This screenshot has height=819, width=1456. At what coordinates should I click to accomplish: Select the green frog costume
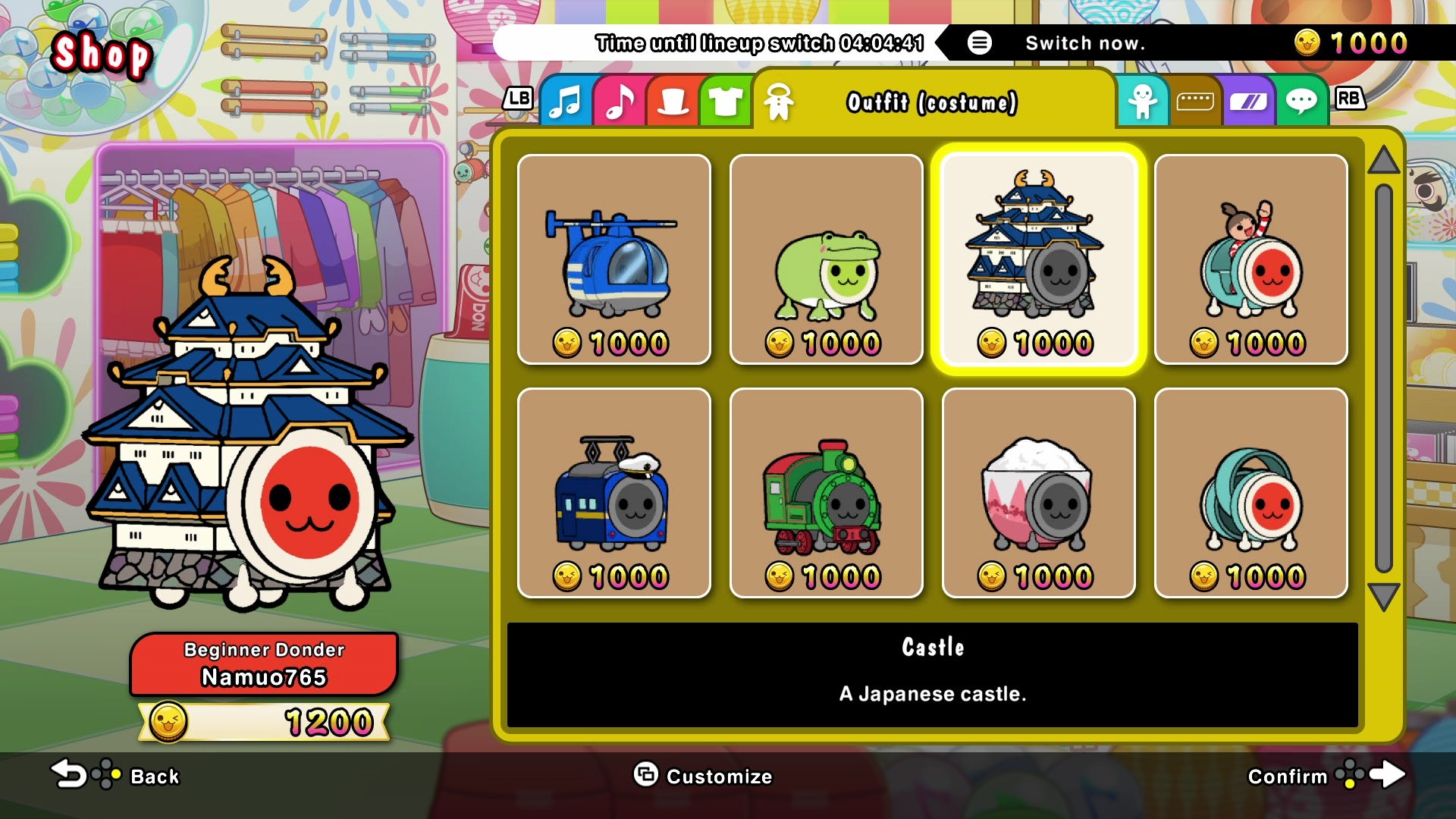pos(826,260)
